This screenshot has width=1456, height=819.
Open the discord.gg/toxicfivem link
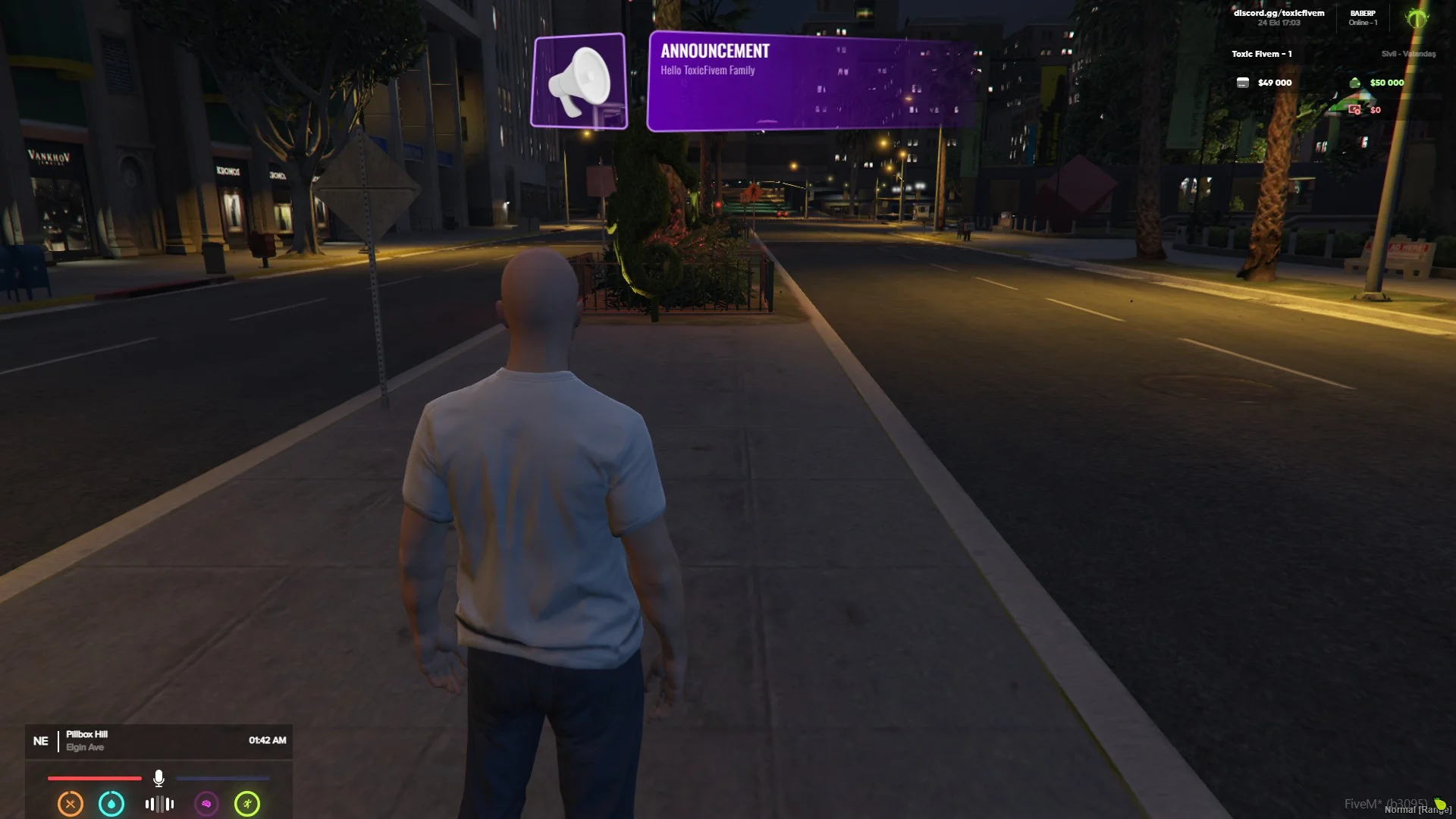1279,13
